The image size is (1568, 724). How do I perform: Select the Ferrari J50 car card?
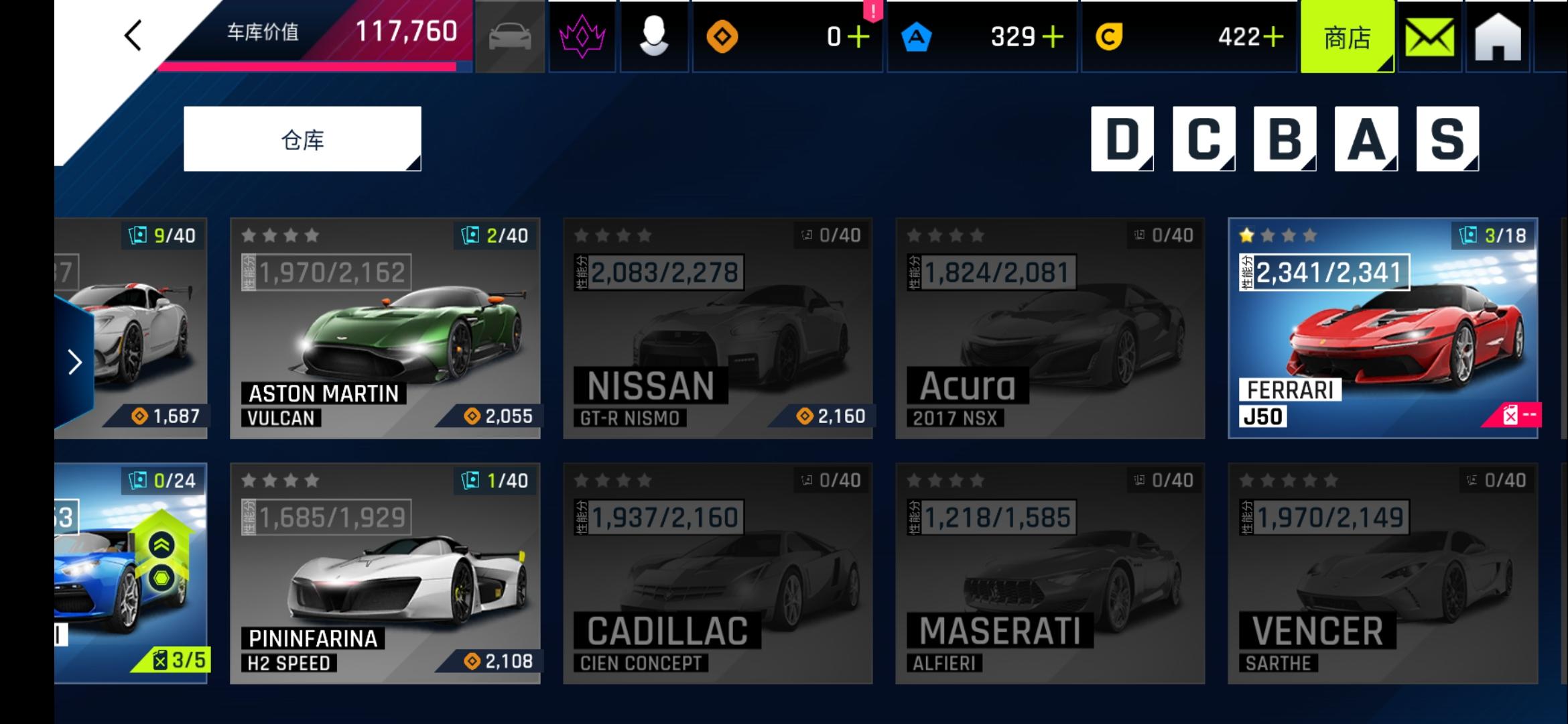tap(1384, 328)
